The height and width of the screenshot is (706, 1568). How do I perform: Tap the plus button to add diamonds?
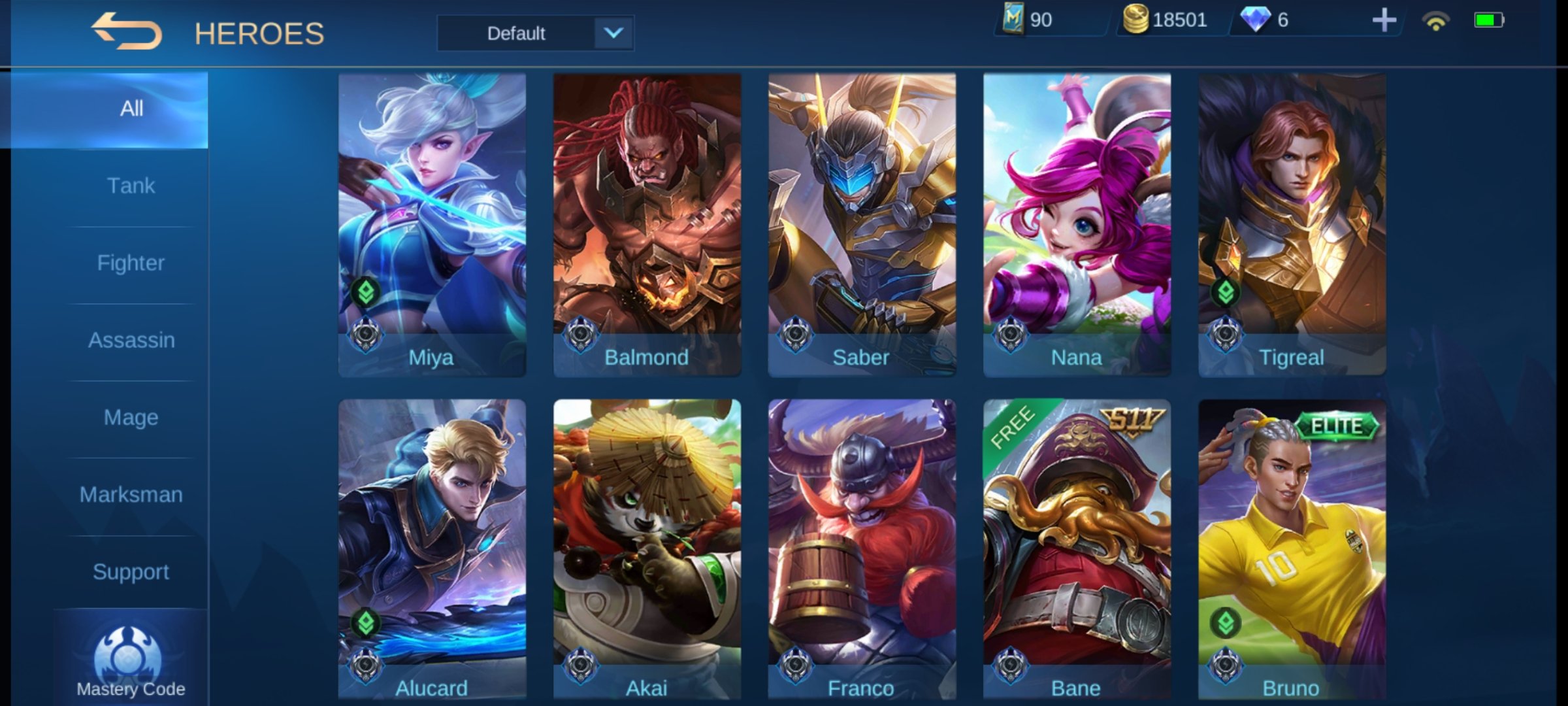[x=1383, y=20]
